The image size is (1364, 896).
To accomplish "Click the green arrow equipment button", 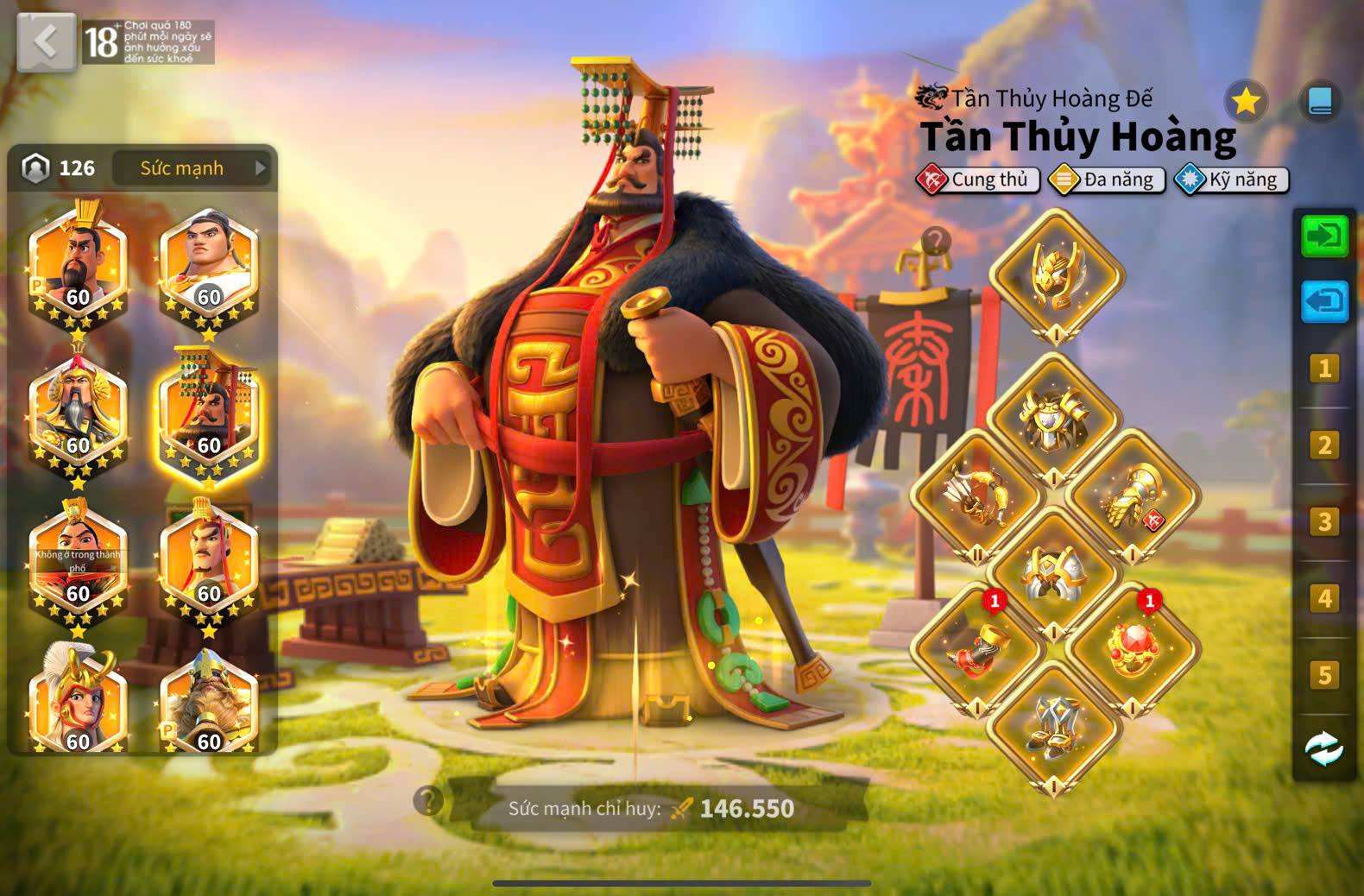I will [x=1324, y=236].
